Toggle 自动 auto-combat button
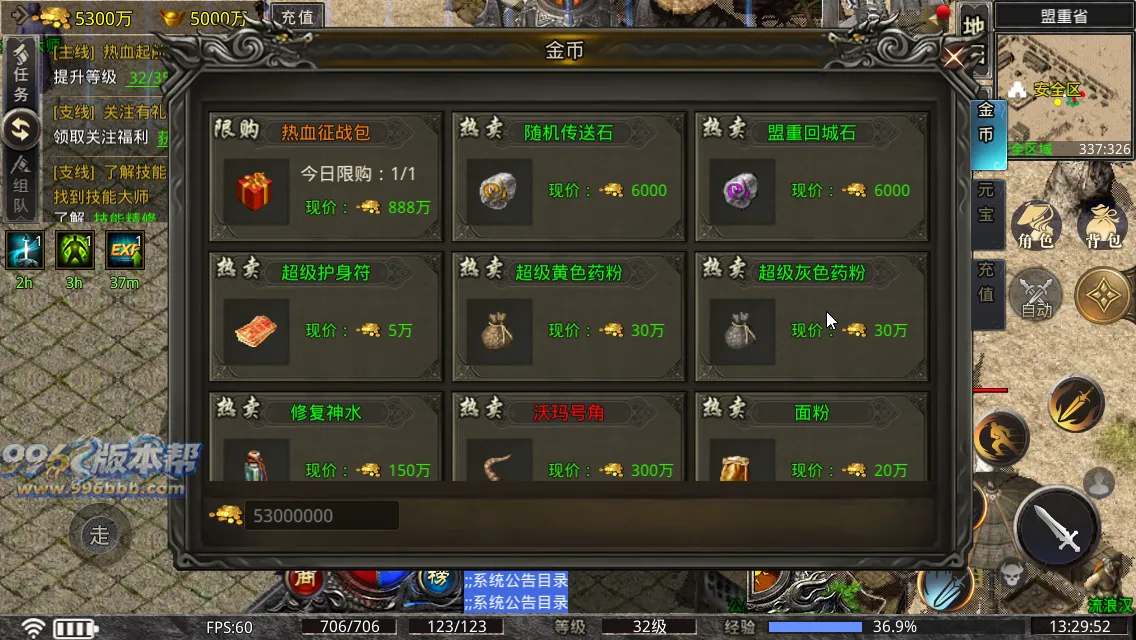The height and width of the screenshot is (640, 1136). (x=1035, y=295)
